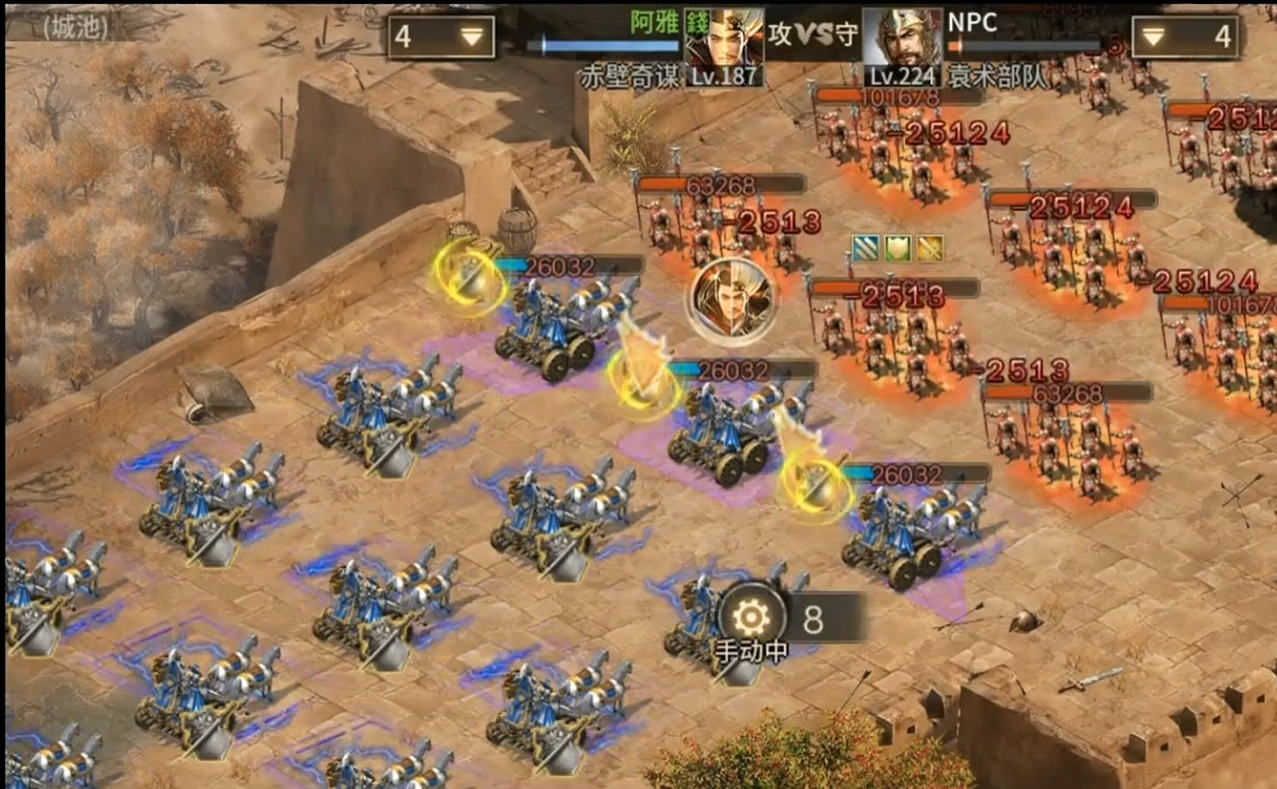
Task: Open the attacker's troop count dropdown
Action: pos(440,37)
